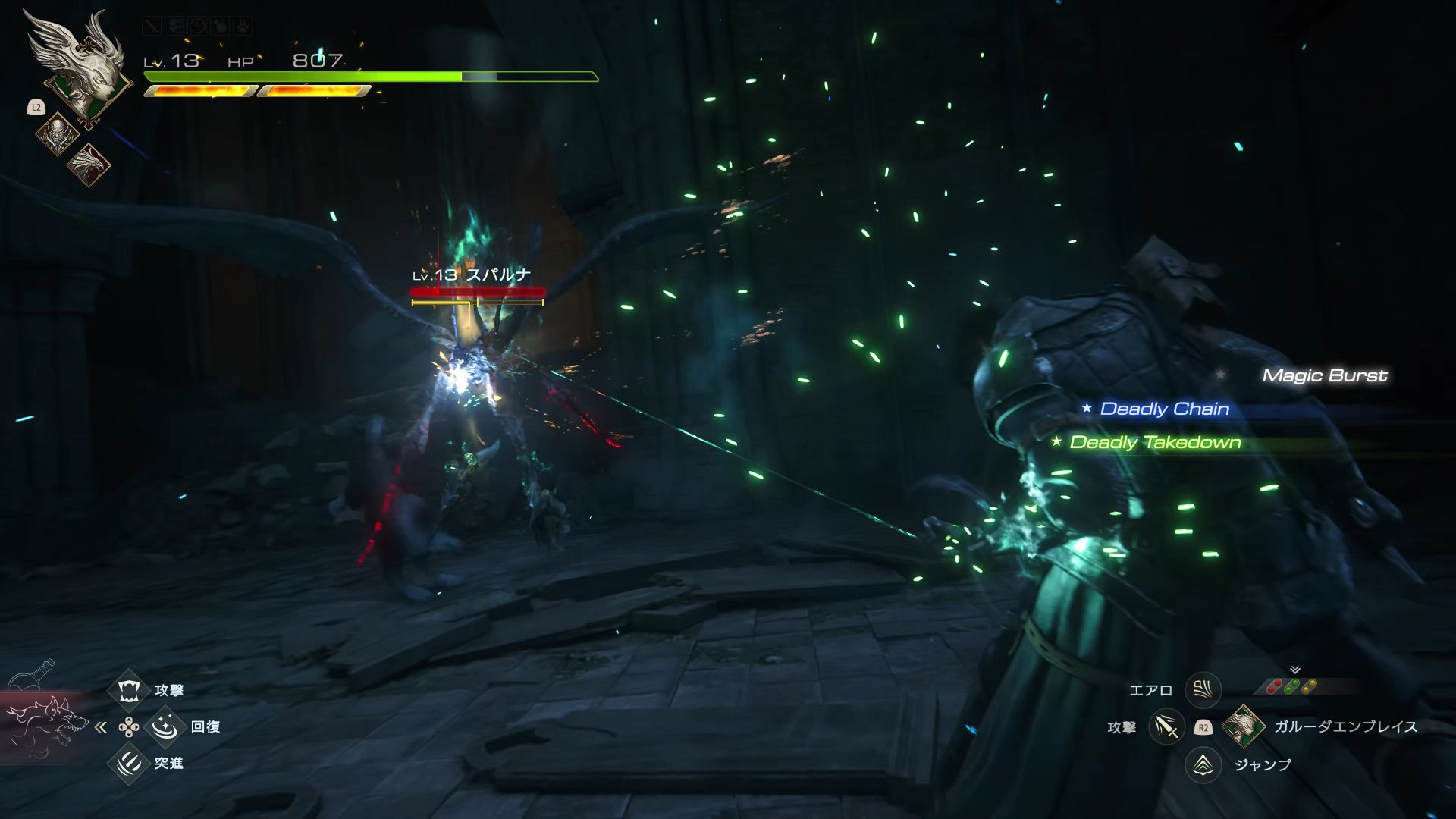Switch to the skull-faced eikon diamond
1456x819 pixels.
pos(58,134)
